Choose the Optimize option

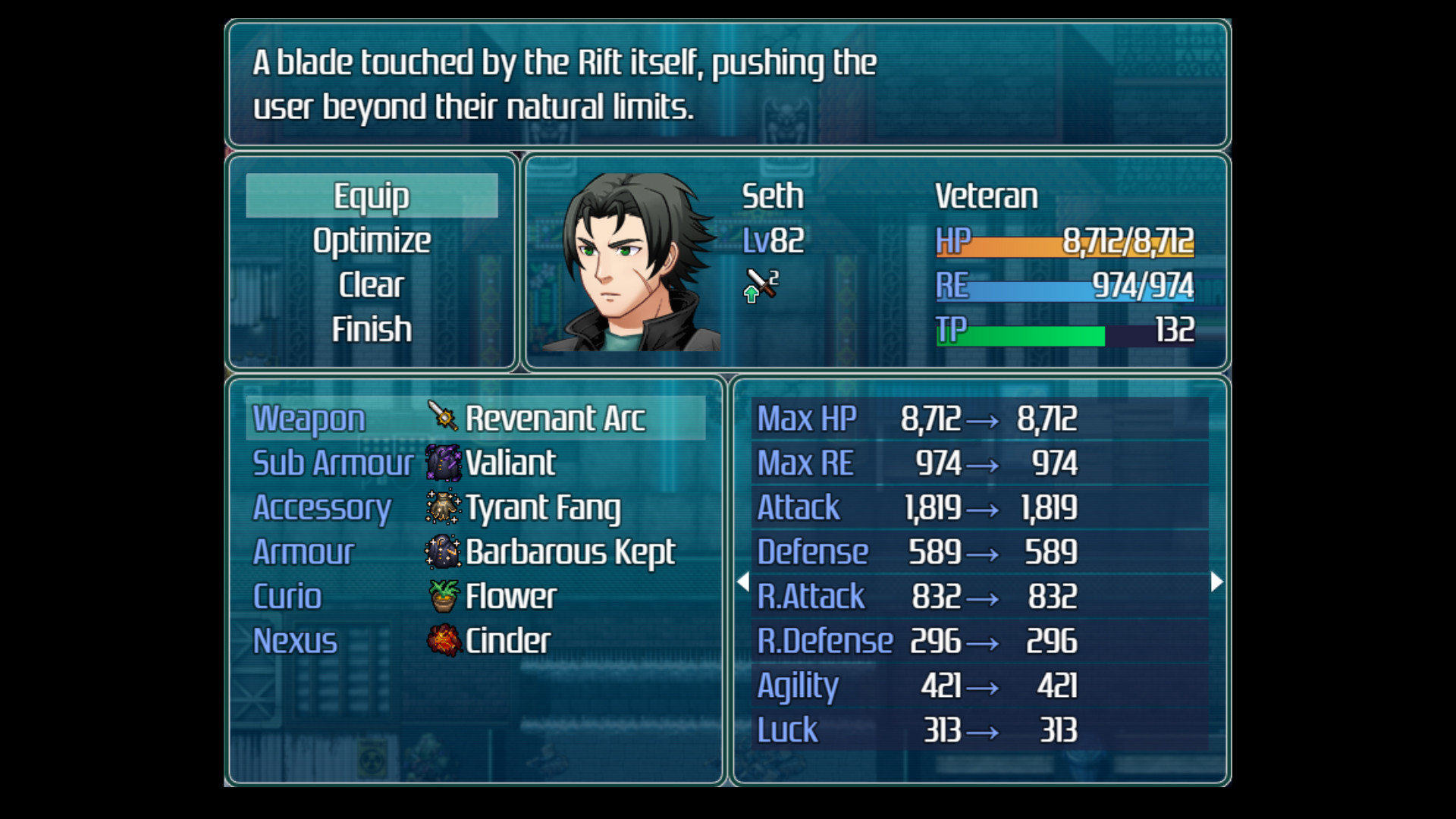[x=372, y=241]
